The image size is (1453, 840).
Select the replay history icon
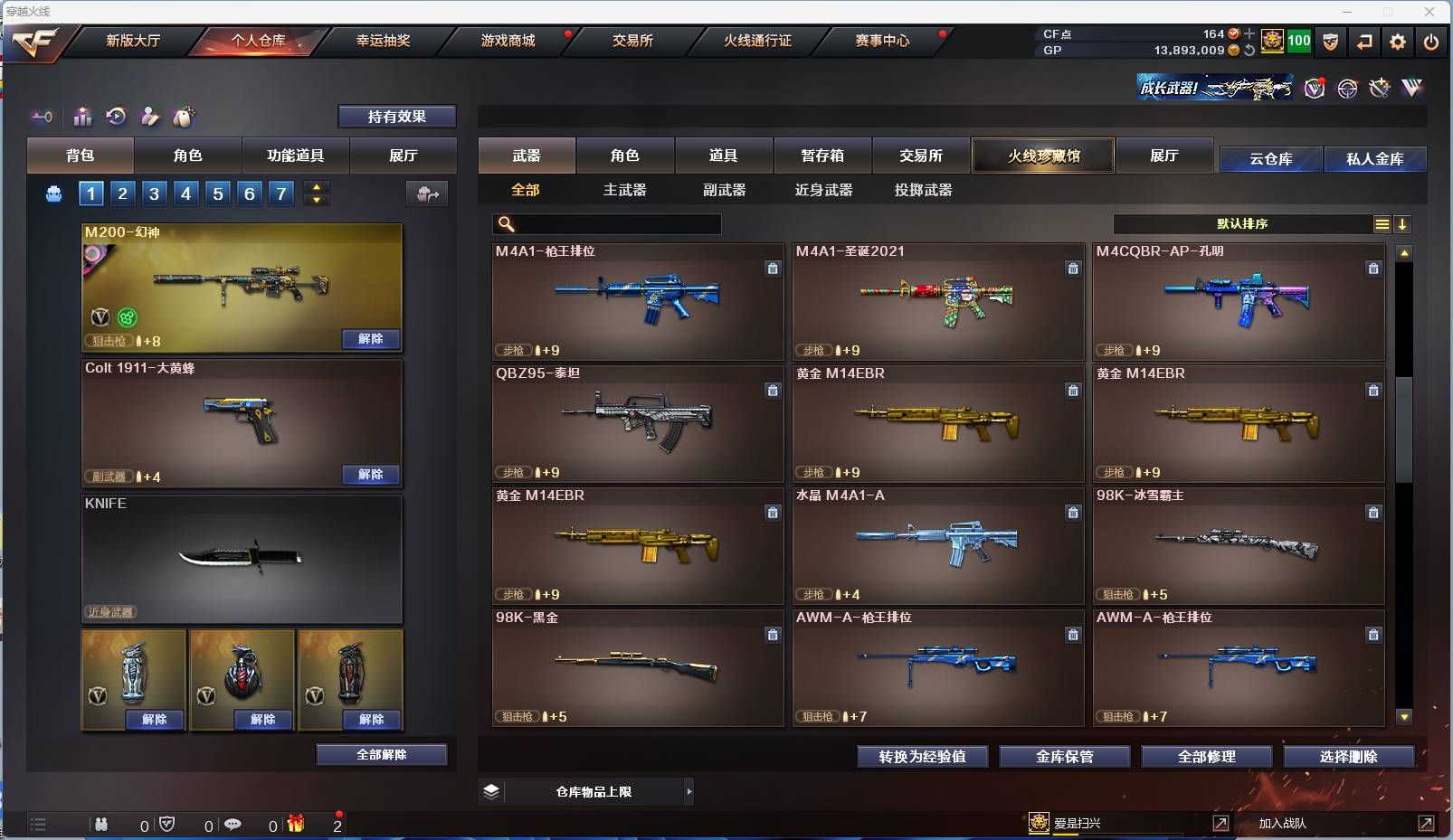116,117
